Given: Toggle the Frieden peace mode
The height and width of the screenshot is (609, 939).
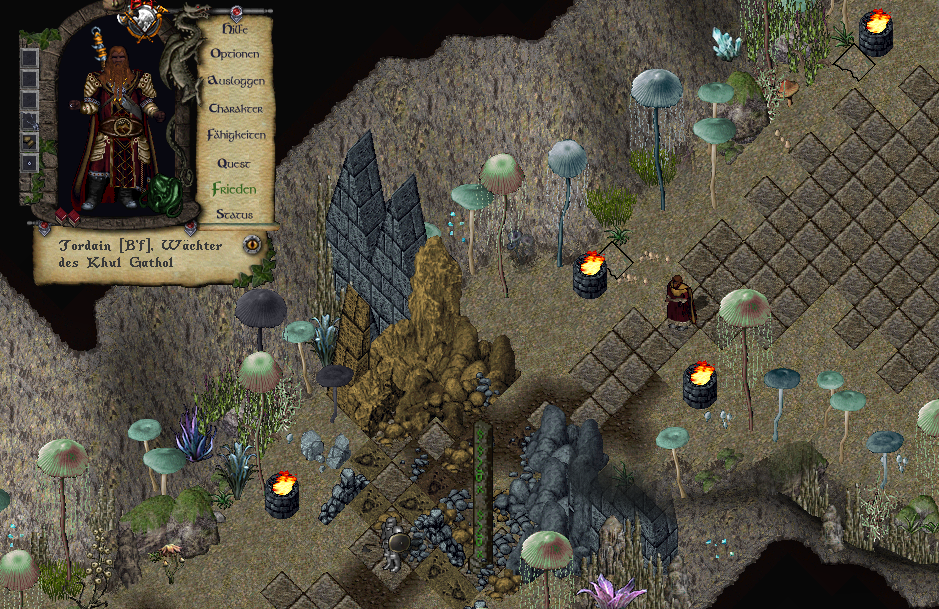Looking at the screenshot, I should coord(234,188).
